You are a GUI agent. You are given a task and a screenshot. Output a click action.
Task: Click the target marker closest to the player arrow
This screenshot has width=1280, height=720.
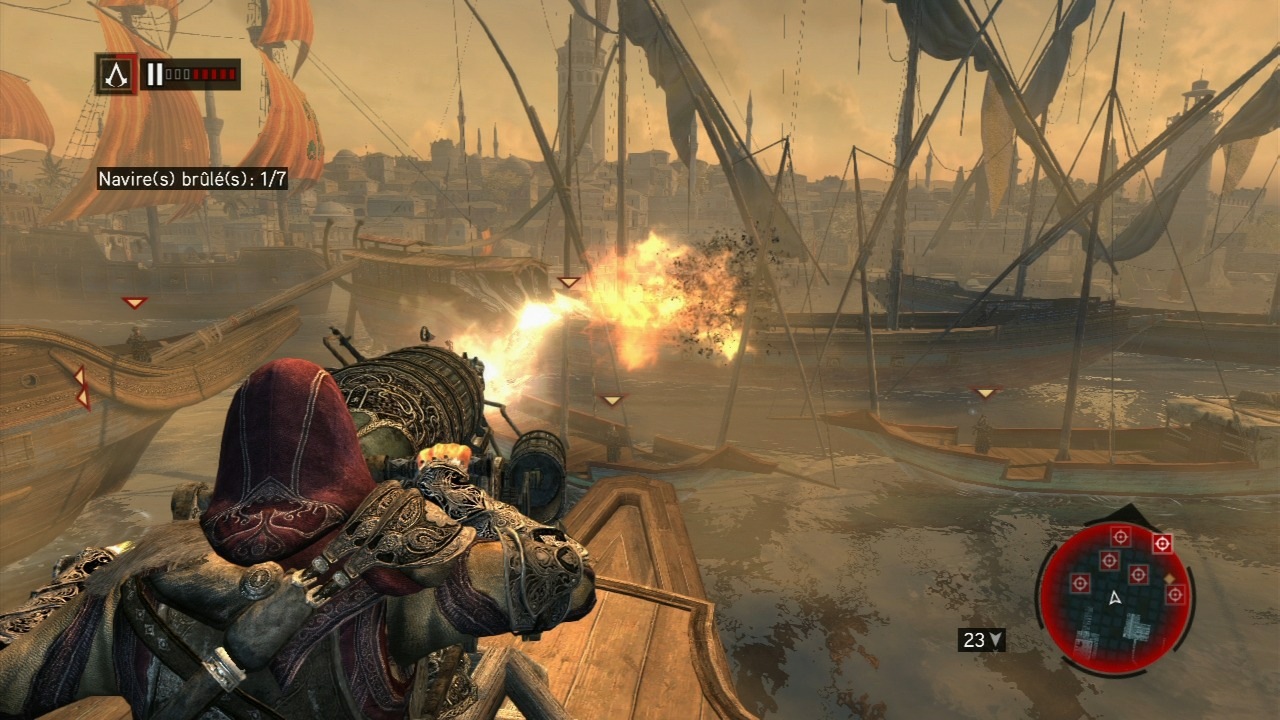coord(1140,573)
